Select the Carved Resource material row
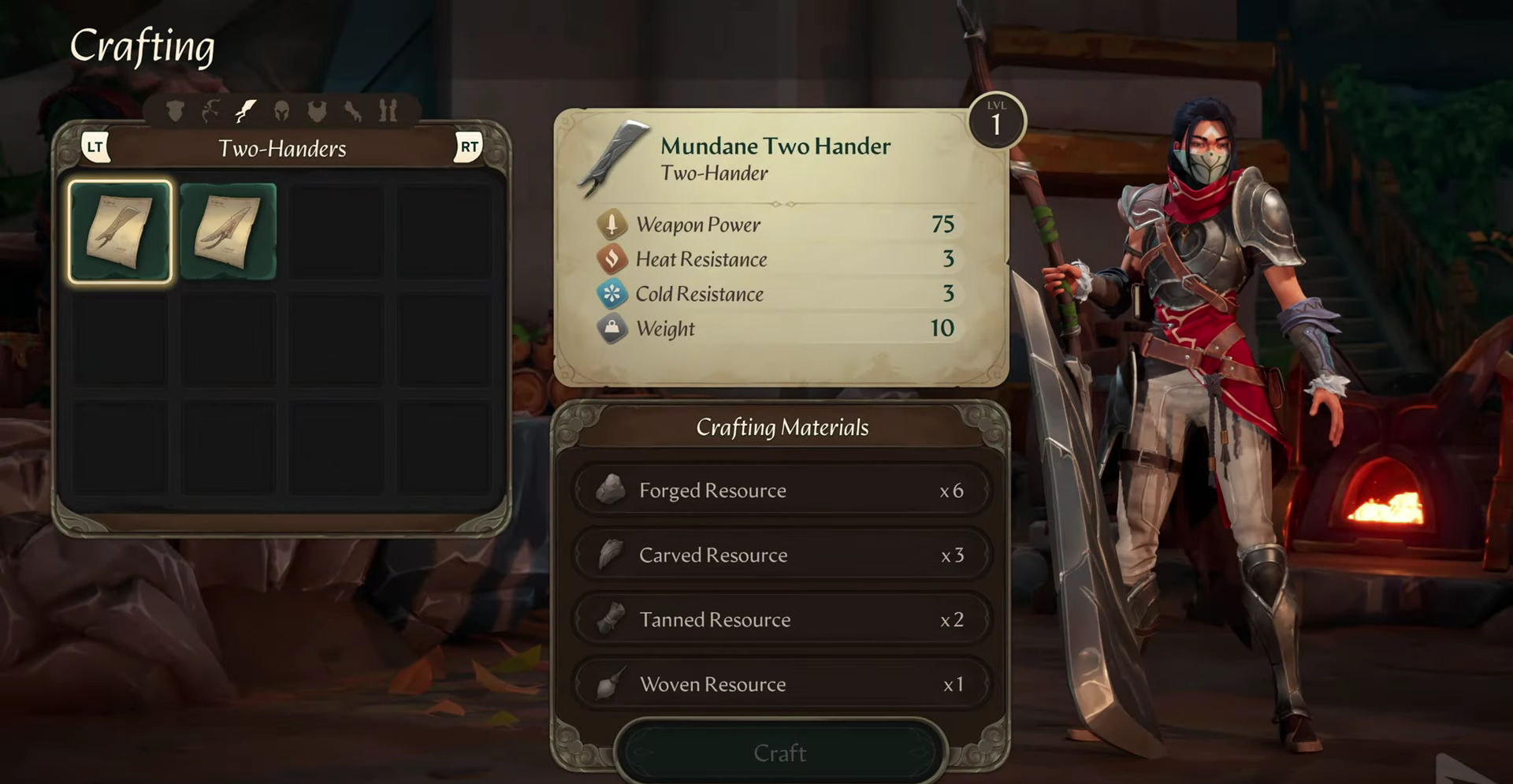Screen dimensions: 1513x784 pos(780,555)
